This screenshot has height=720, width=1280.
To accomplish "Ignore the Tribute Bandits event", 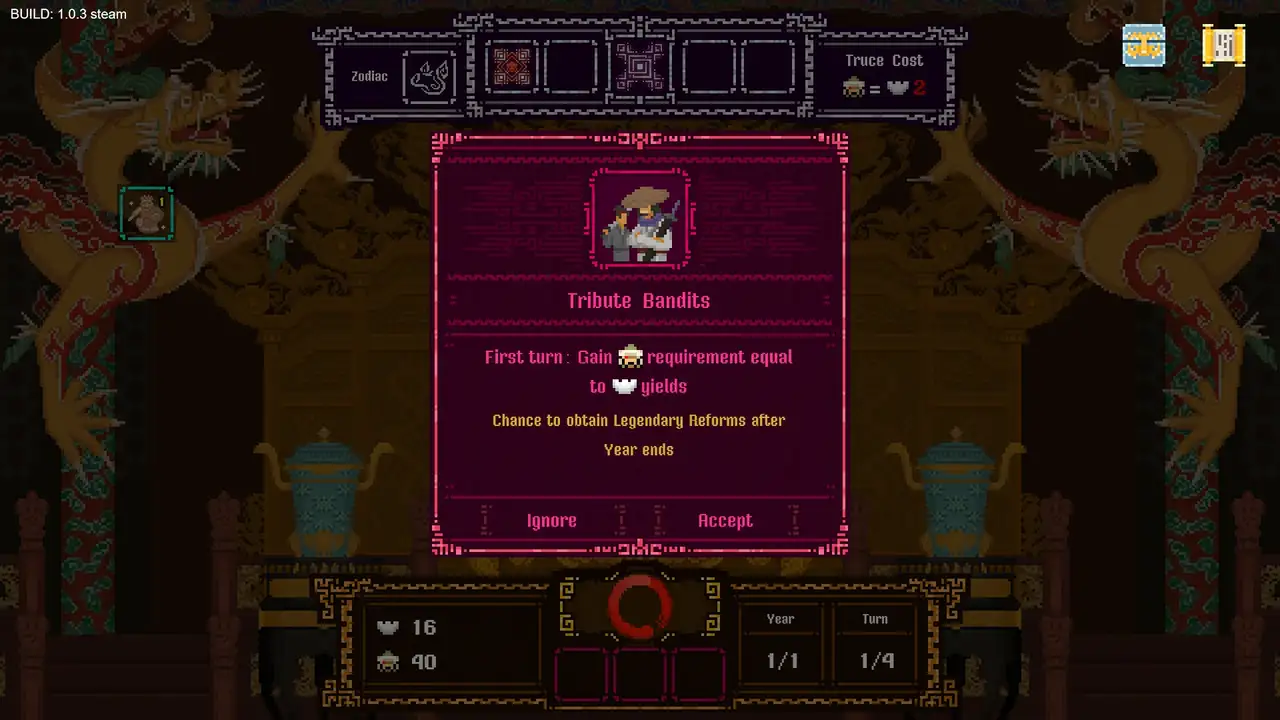I will click(551, 520).
